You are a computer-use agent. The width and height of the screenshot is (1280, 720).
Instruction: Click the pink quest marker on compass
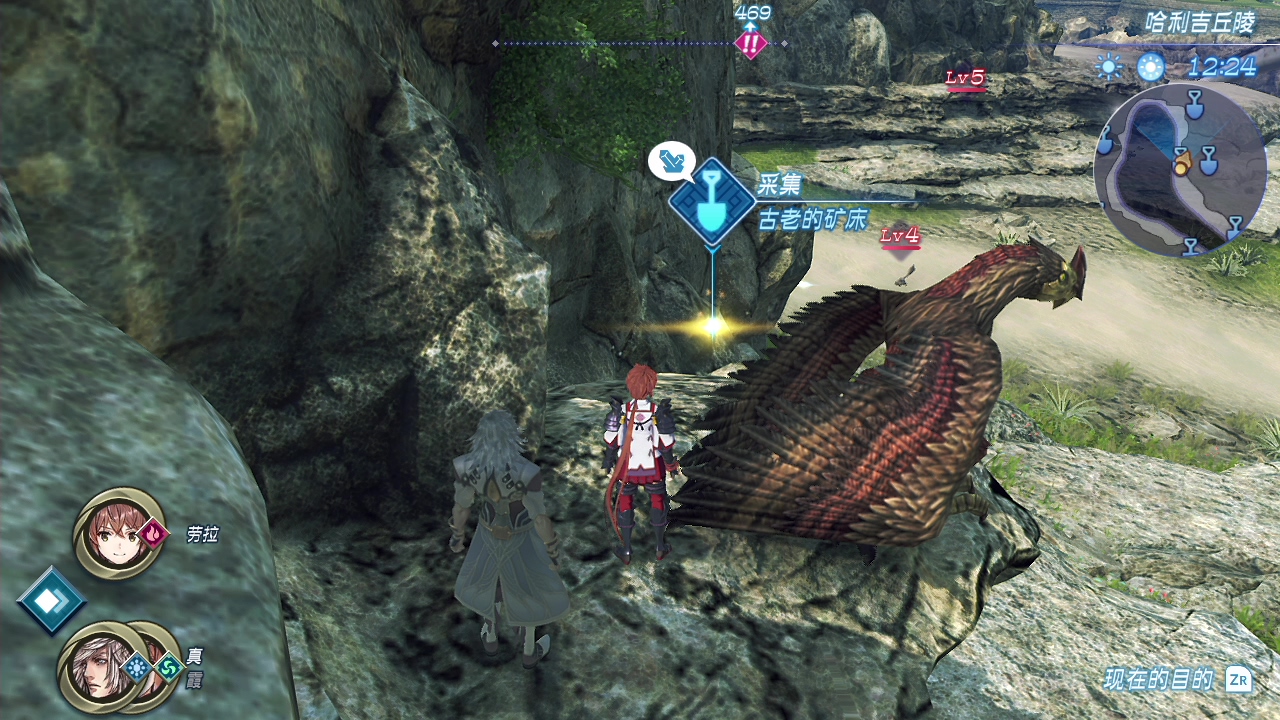coord(750,44)
